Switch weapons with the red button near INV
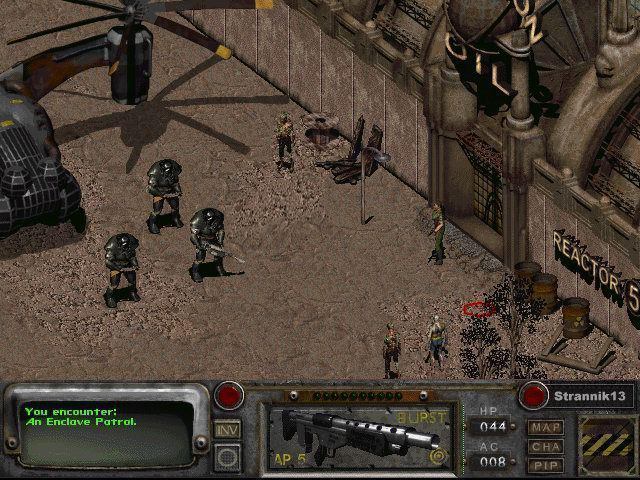Viewport: 640px width, 480px height. 231,394
